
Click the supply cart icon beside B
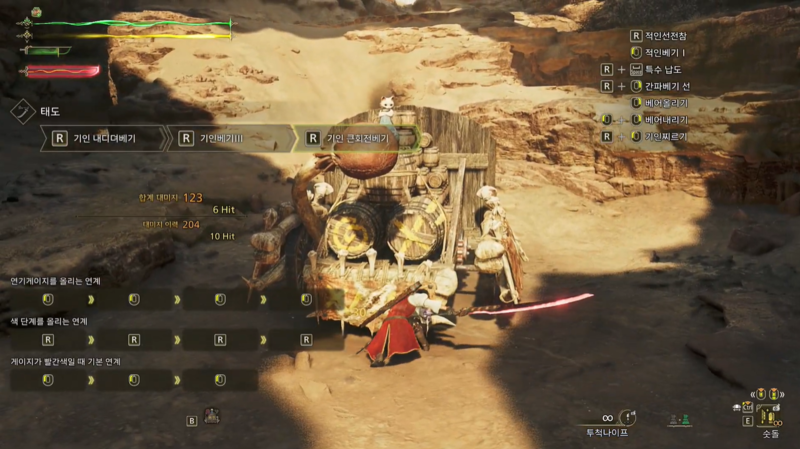click(x=212, y=415)
